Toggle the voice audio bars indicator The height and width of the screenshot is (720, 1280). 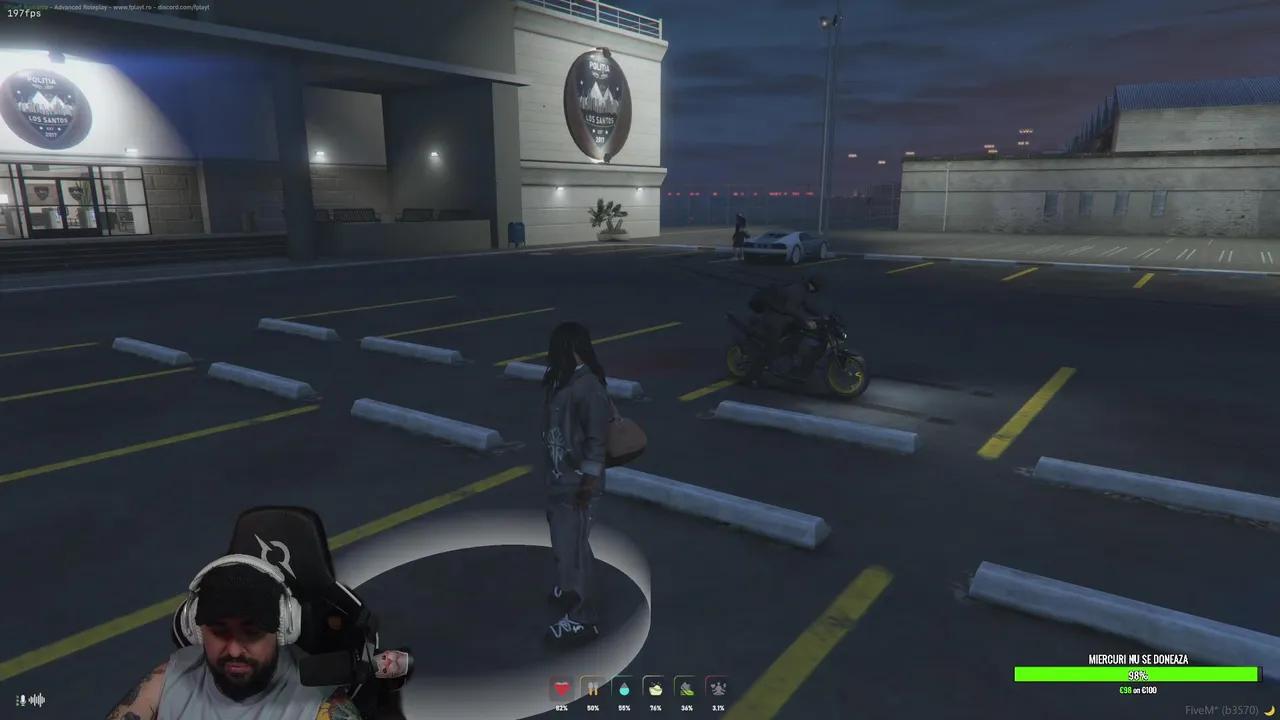(36, 700)
